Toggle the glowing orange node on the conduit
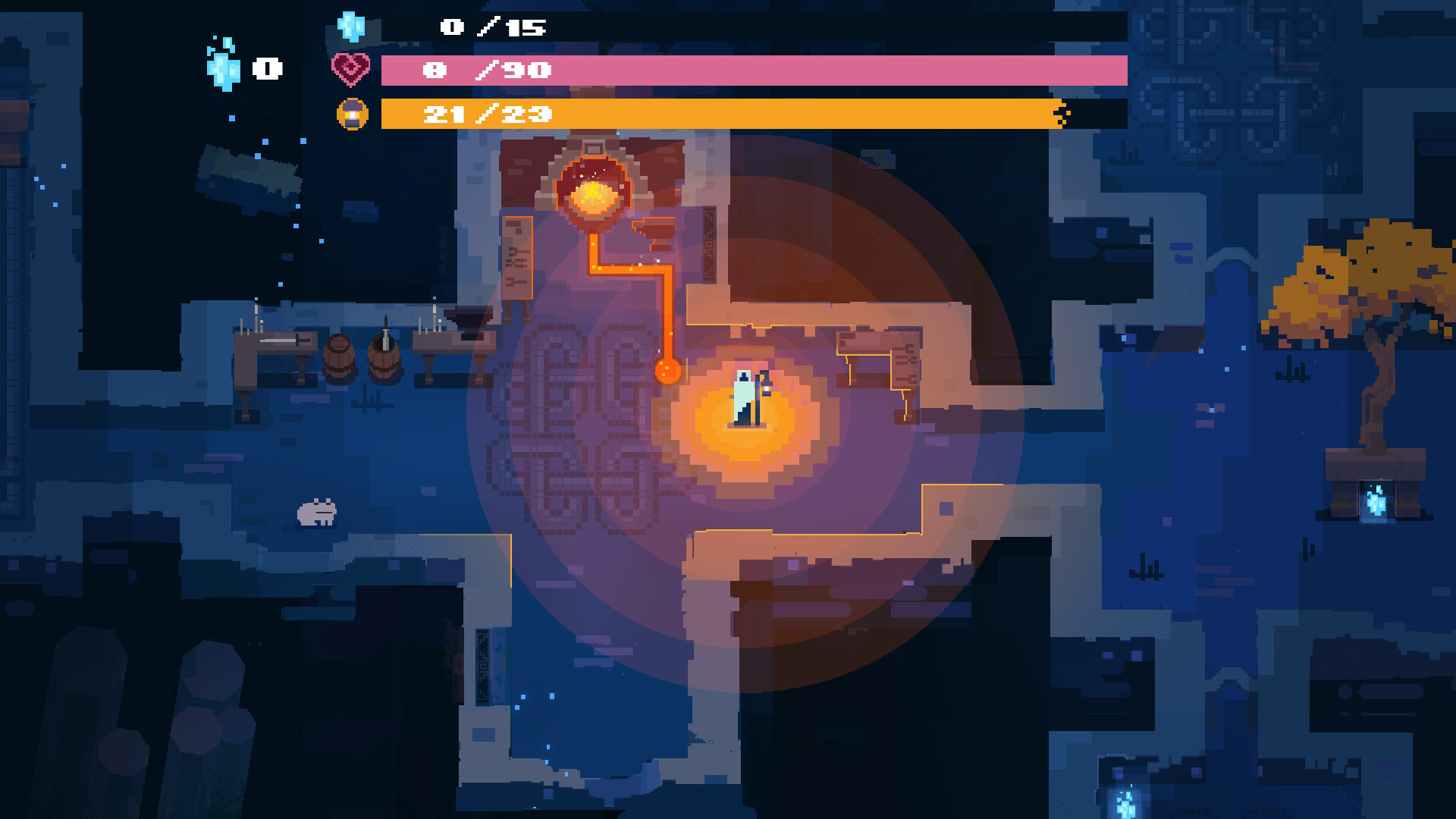Viewport: 1456px width, 819px height. 667,369
